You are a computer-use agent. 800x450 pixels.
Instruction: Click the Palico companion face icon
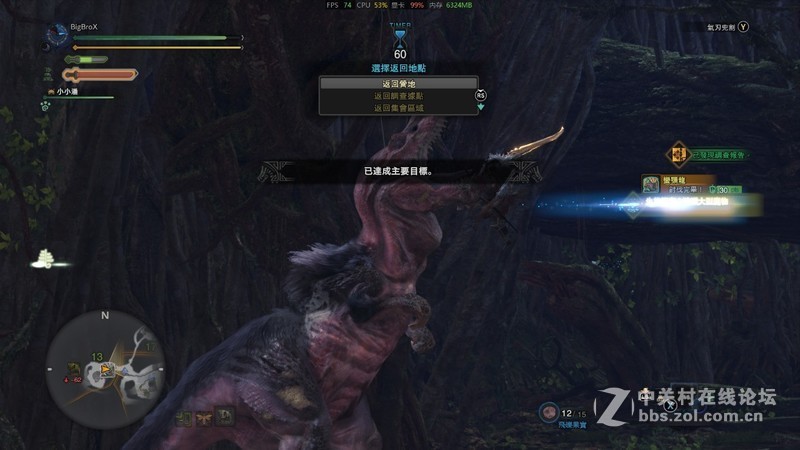[49, 93]
